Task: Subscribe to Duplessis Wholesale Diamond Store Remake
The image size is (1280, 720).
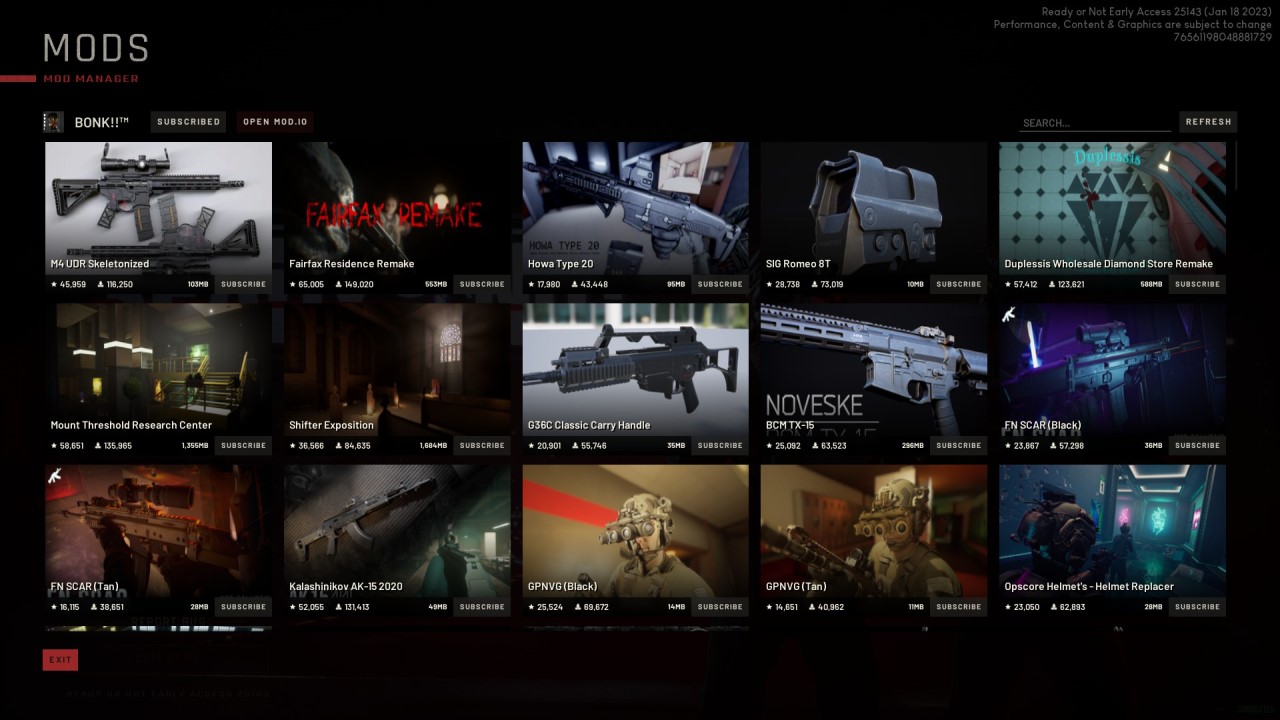Action: click(x=1197, y=284)
